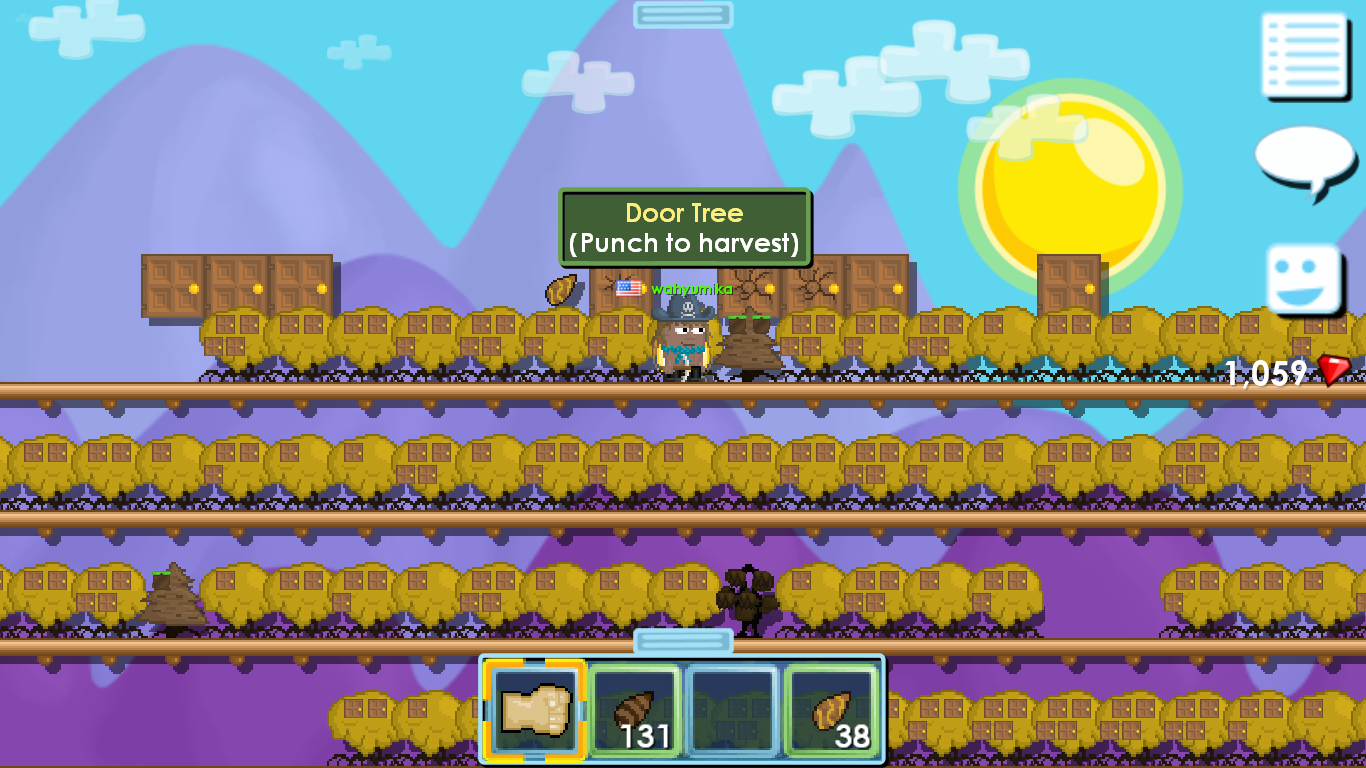Select the Door Tree seed stack of 131
This screenshot has height=768, width=1366.
[634, 708]
